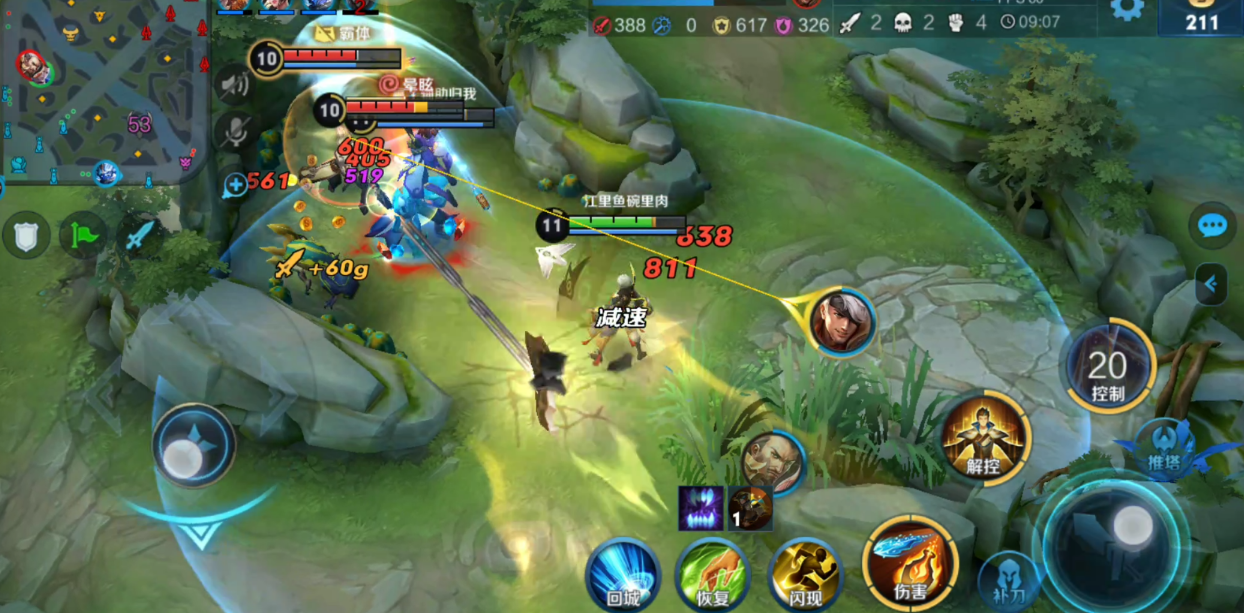1244x613 pixels.
Task: Use the 解控 skill
Action: (985, 437)
